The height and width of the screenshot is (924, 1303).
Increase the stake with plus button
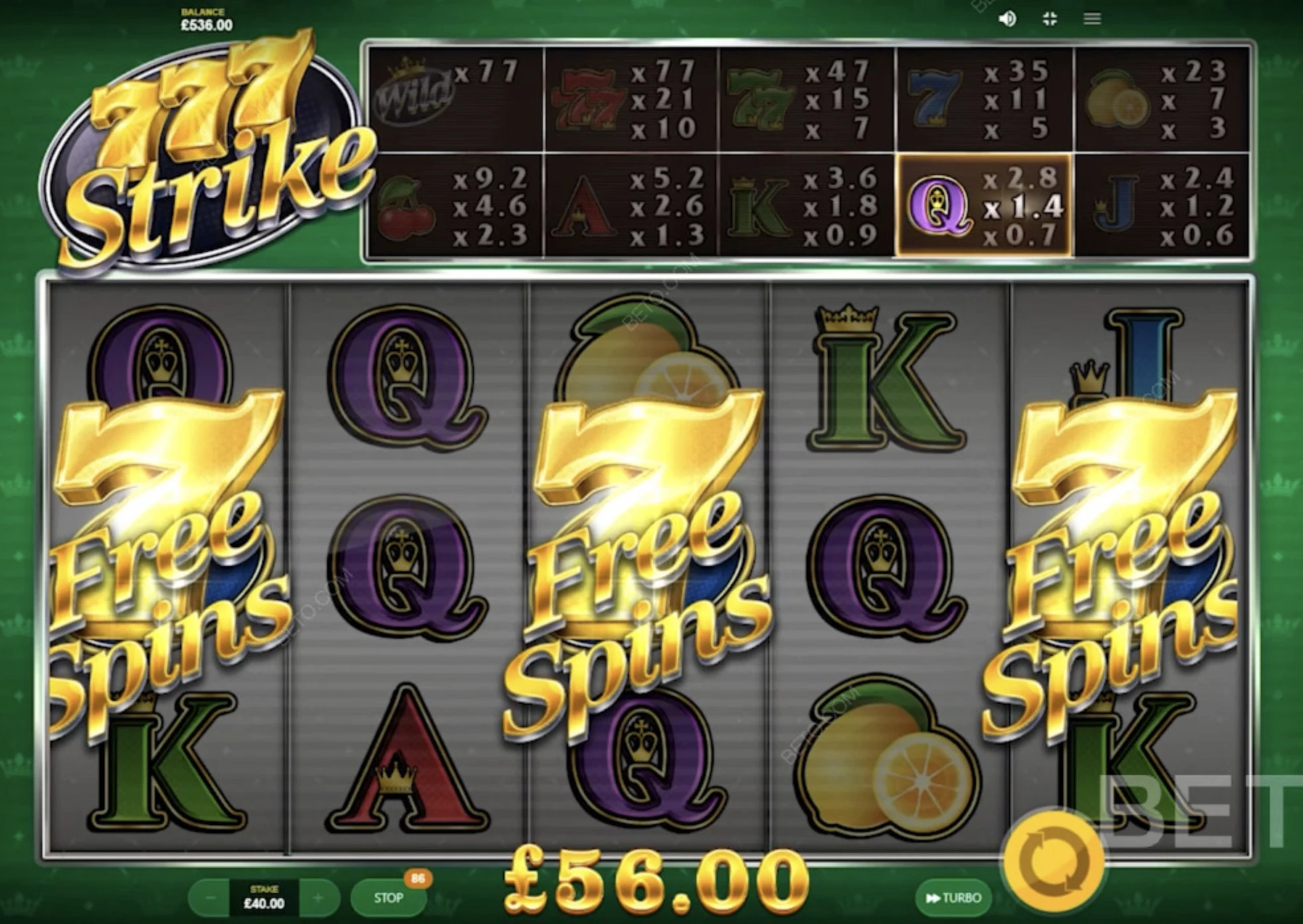318,898
